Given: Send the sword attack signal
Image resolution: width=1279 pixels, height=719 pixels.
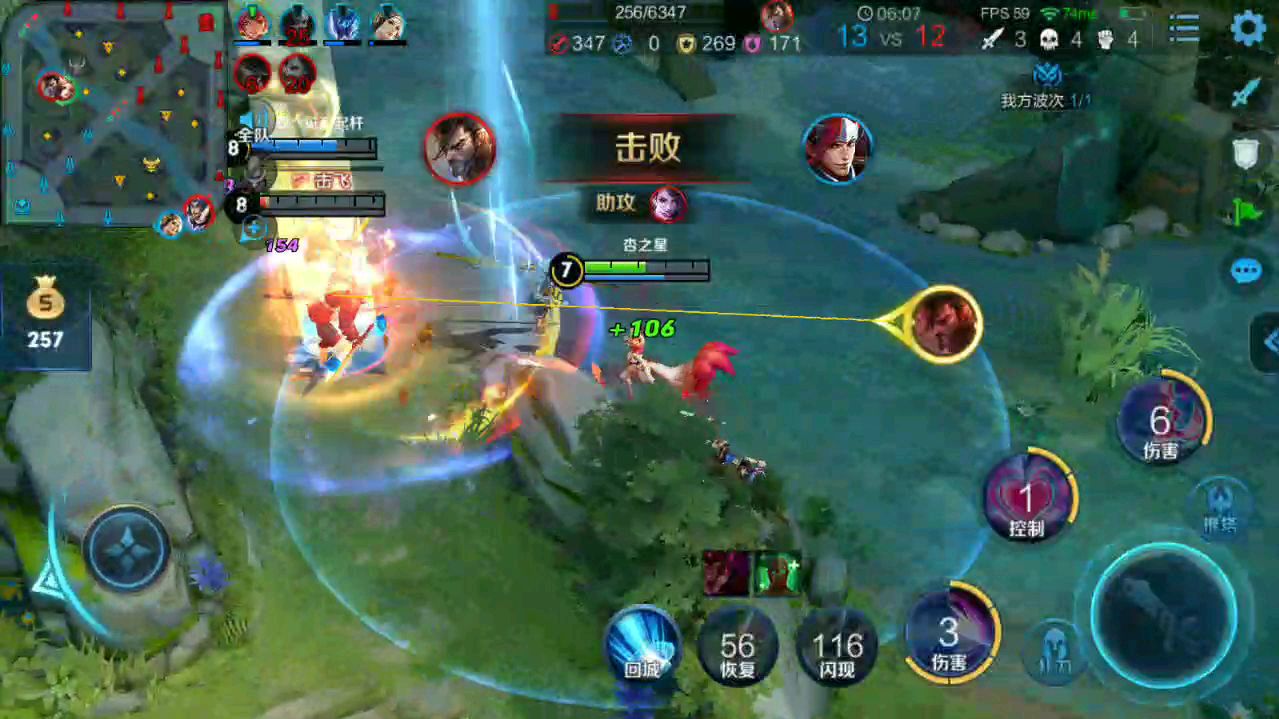Looking at the screenshot, I should (1246, 94).
